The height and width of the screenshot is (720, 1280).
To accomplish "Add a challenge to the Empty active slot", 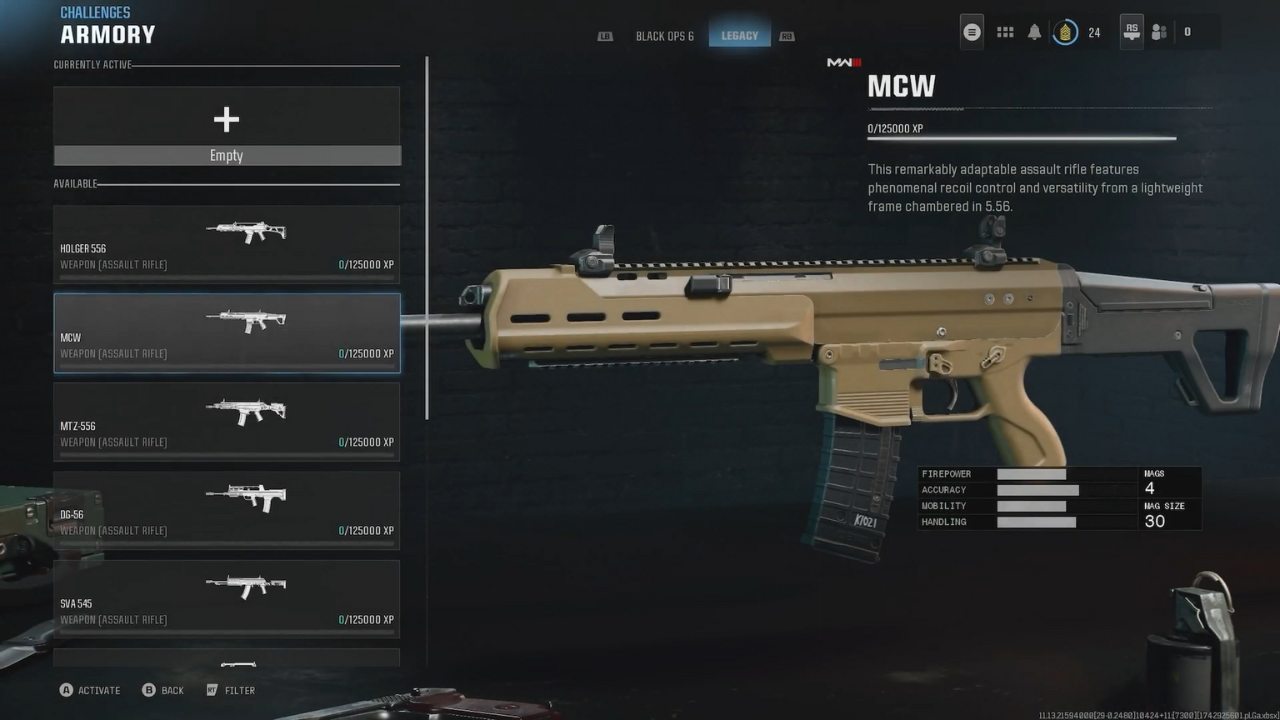I will 227,126.
